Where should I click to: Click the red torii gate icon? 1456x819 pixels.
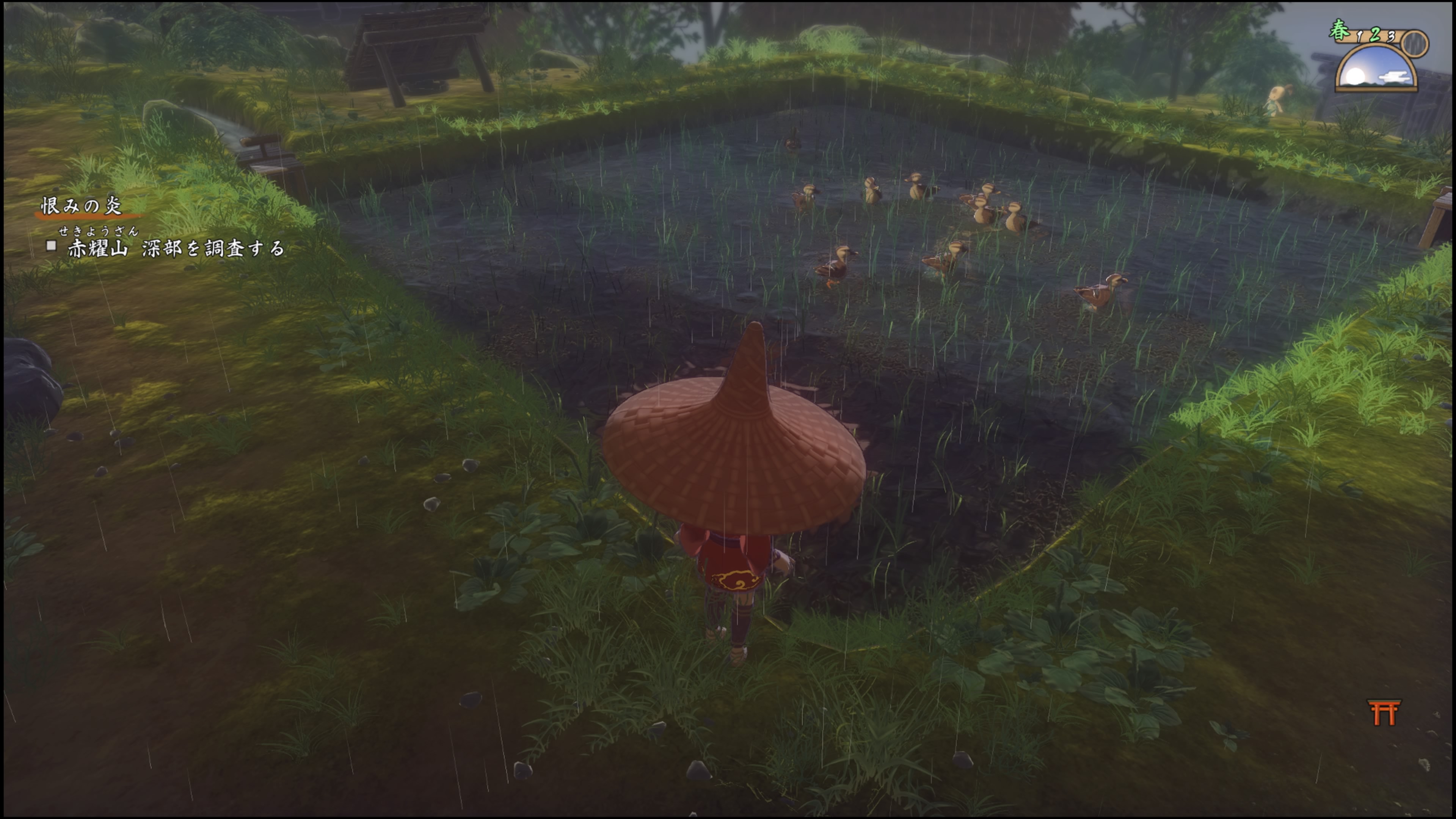point(1384,712)
